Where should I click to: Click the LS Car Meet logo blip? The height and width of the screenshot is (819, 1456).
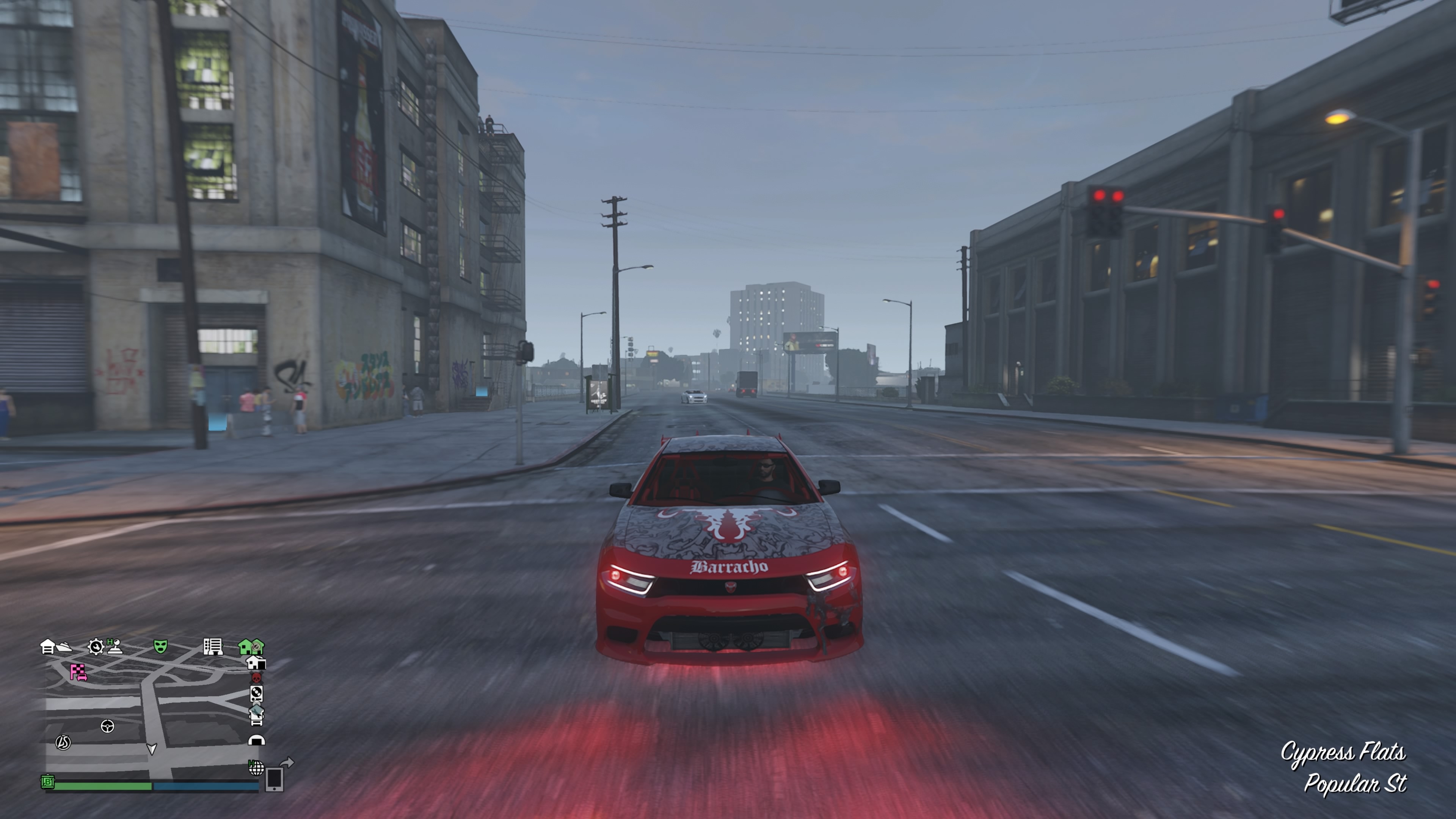click(63, 742)
